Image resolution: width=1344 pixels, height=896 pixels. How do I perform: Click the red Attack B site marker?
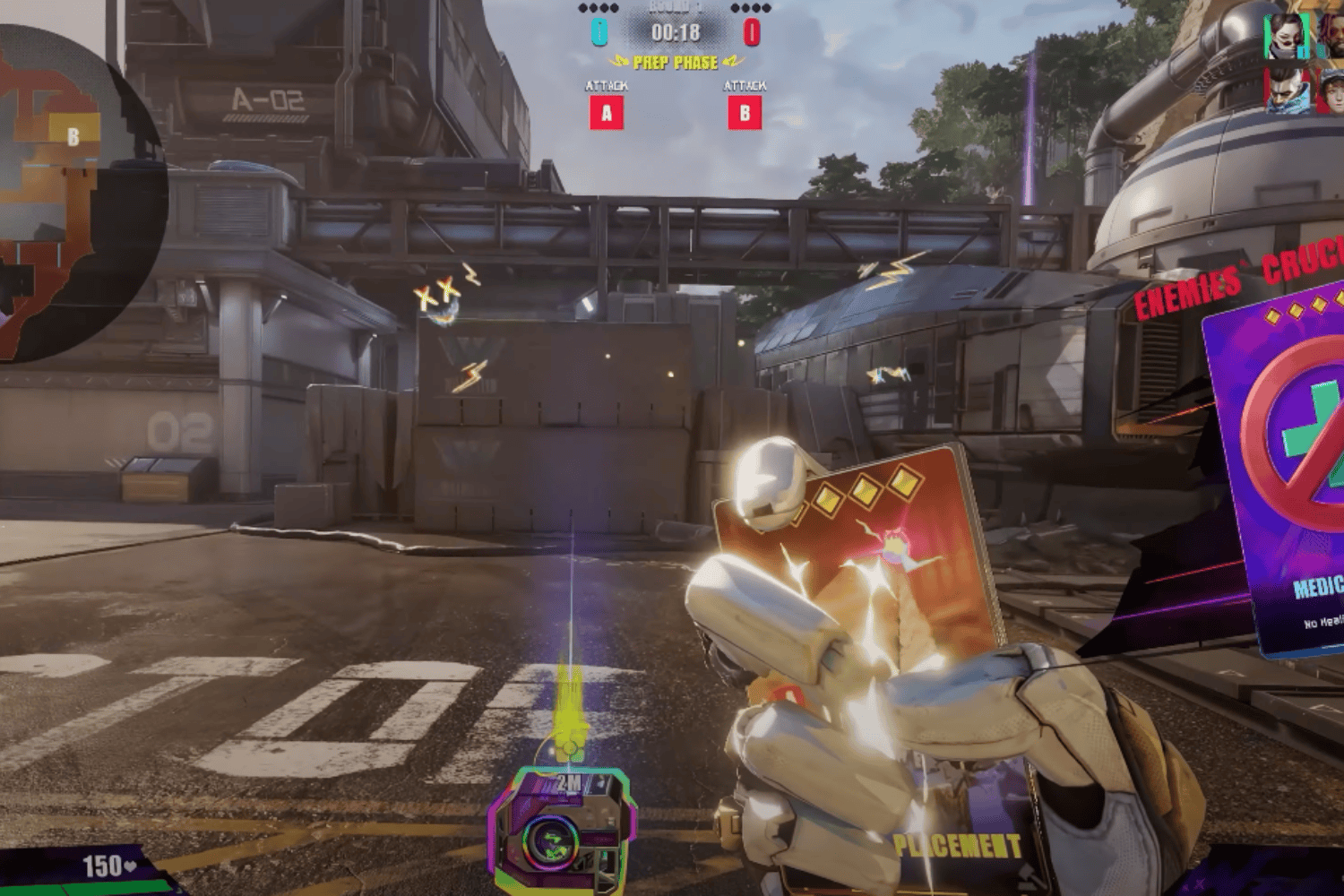(x=745, y=114)
